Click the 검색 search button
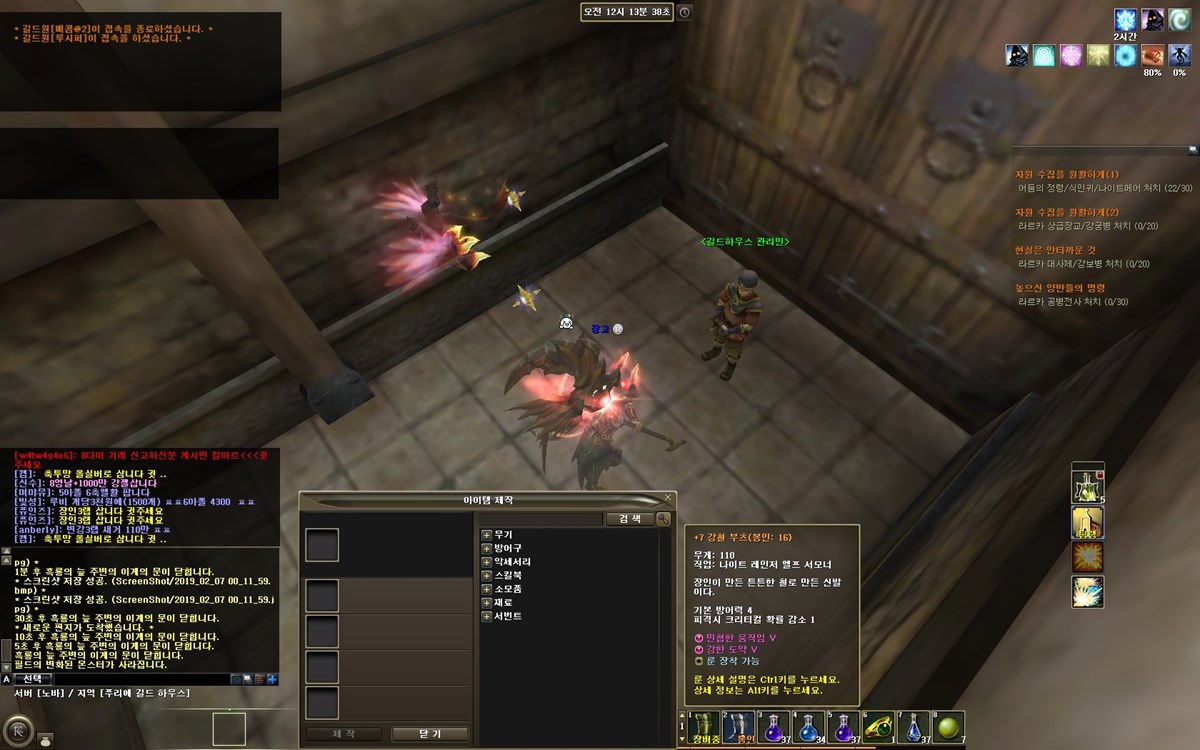Image resolution: width=1200 pixels, height=750 pixels. click(630, 519)
